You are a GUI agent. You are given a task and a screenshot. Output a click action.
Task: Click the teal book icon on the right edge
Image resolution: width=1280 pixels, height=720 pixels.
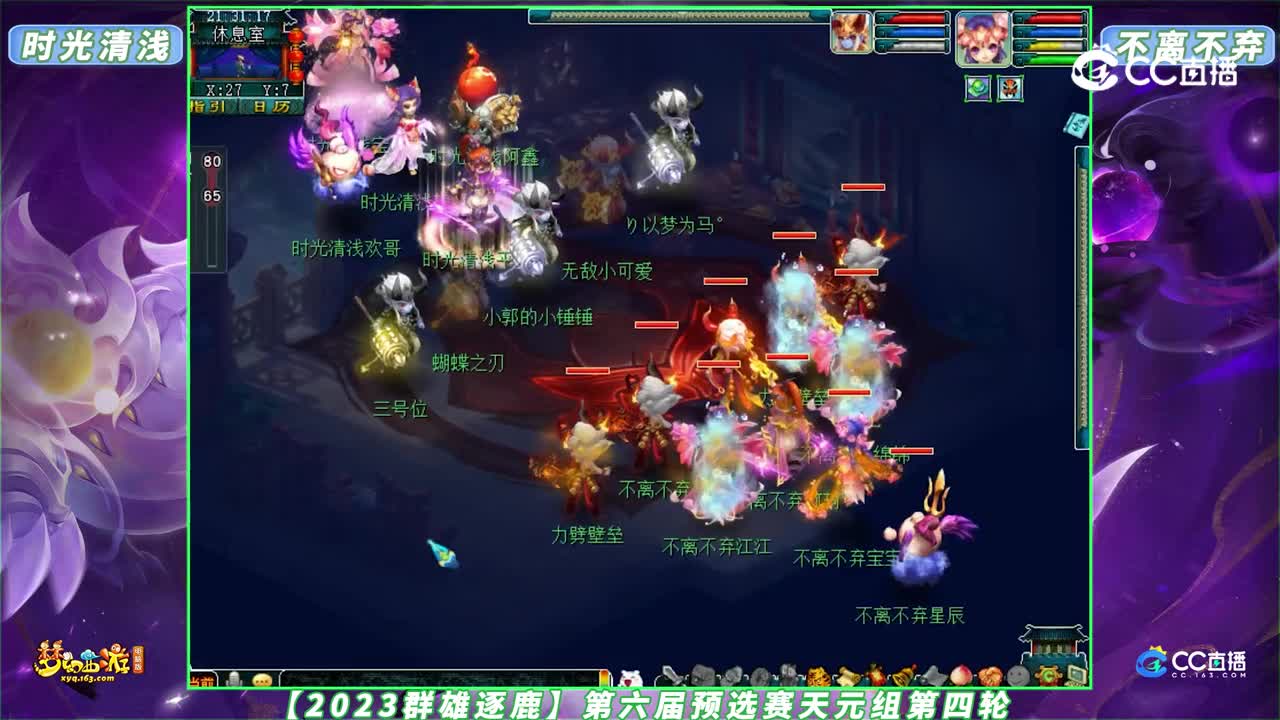point(1074,127)
